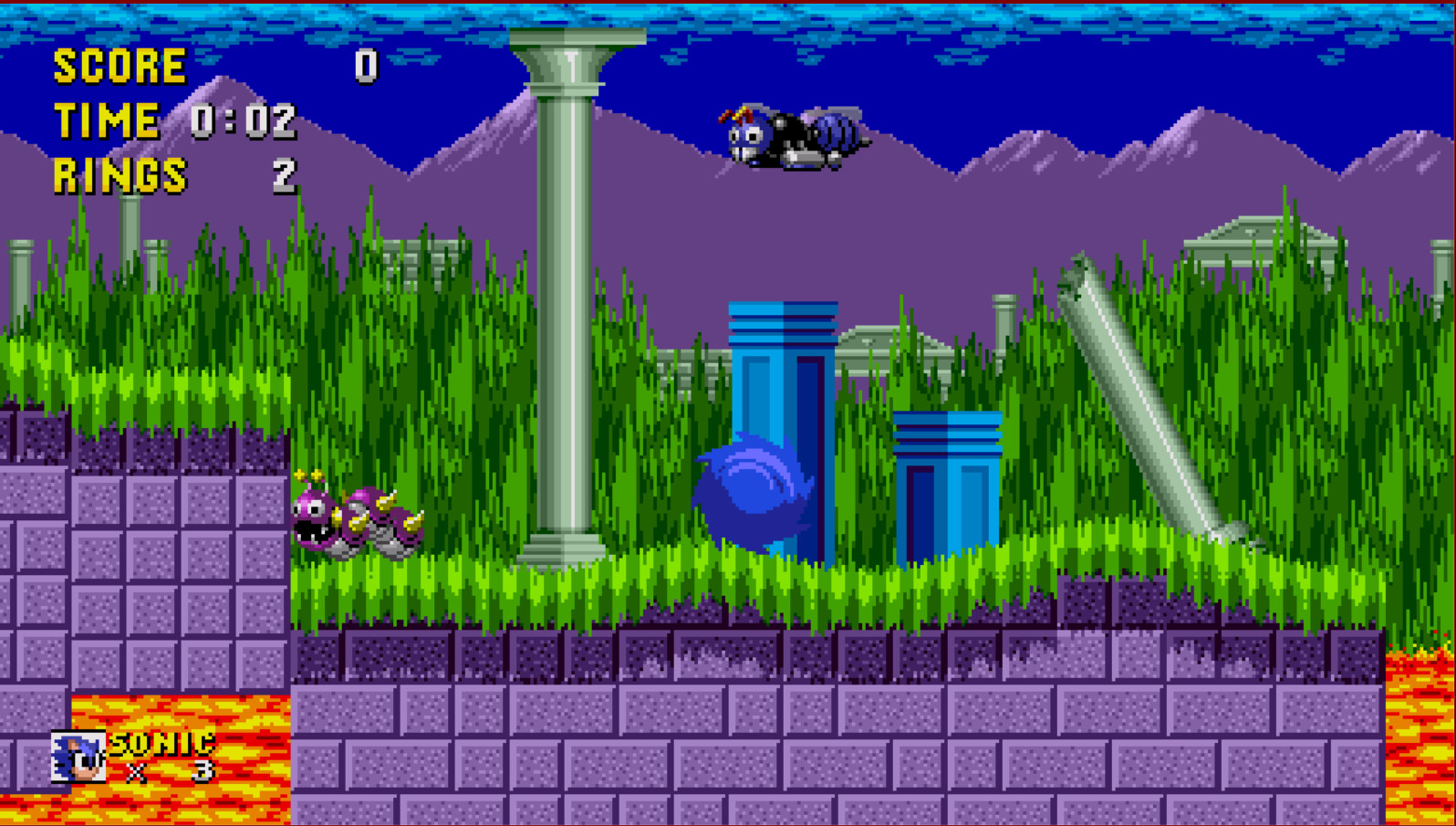Click the RINGS counter showing 2
1456x826 pixels.
(287, 173)
